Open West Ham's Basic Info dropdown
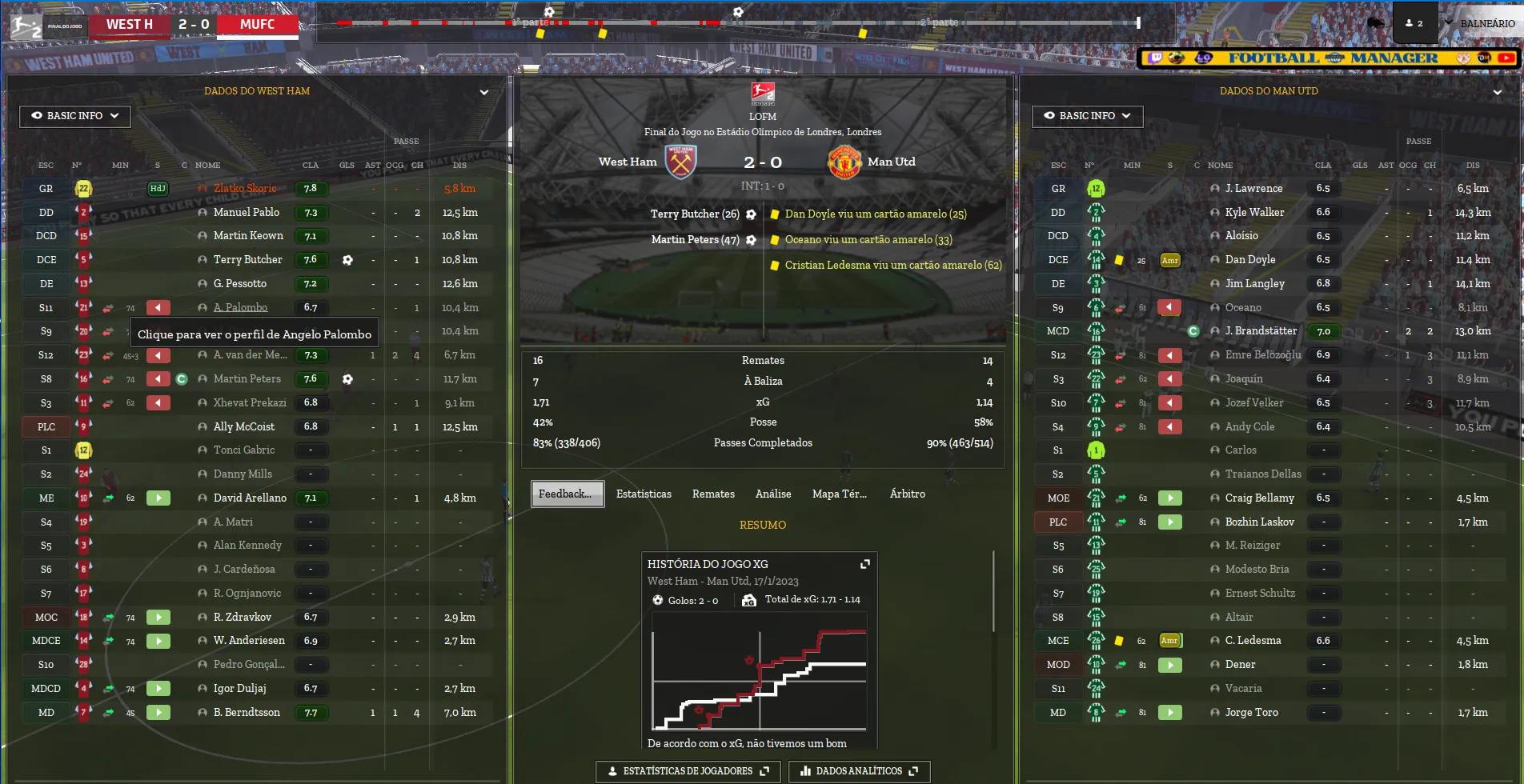This screenshot has height=784, width=1524. (75, 116)
